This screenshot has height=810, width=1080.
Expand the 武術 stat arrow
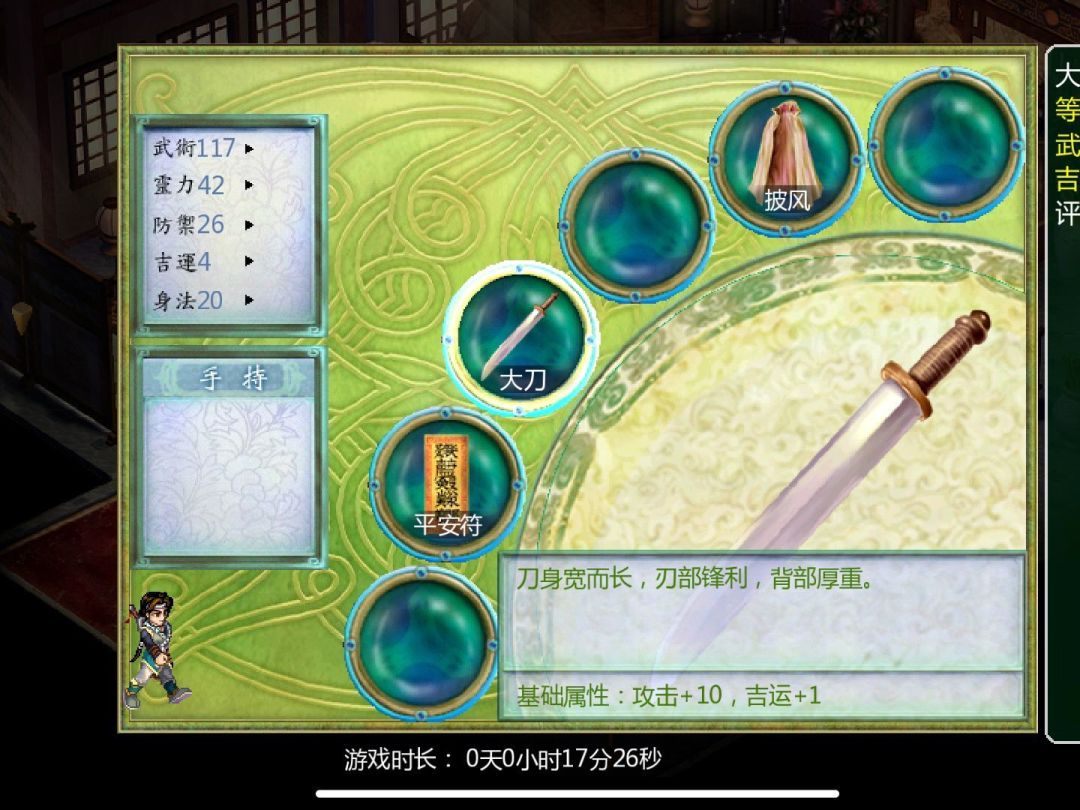point(249,149)
